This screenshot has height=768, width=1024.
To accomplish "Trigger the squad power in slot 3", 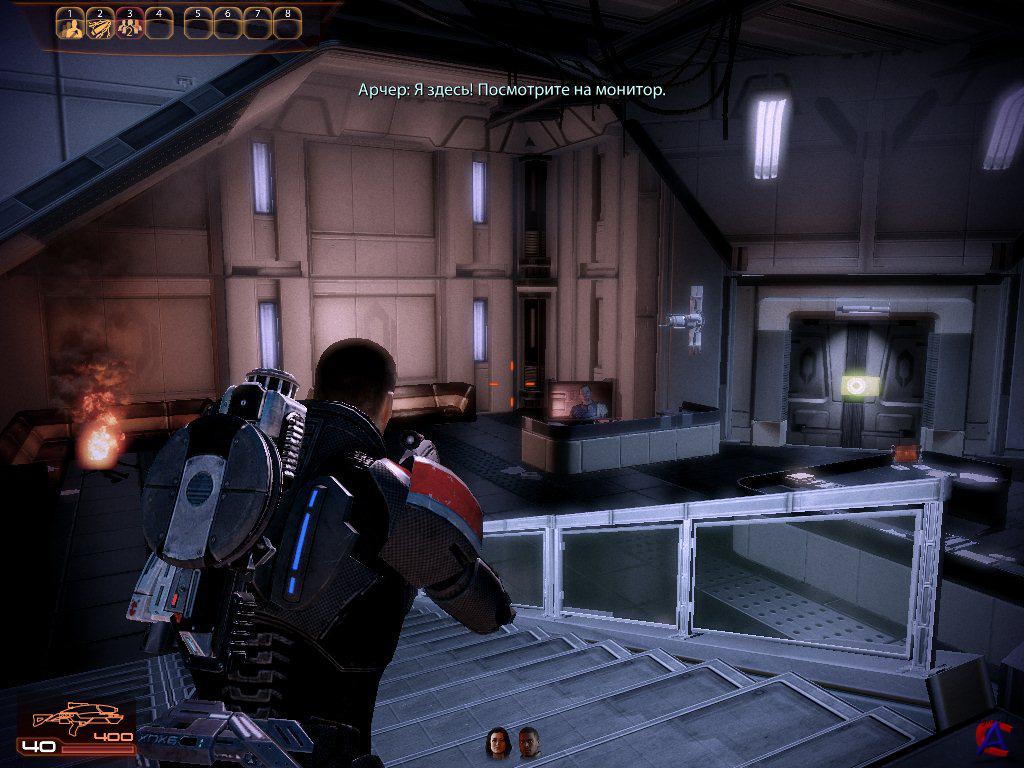I will [x=129, y=24].
